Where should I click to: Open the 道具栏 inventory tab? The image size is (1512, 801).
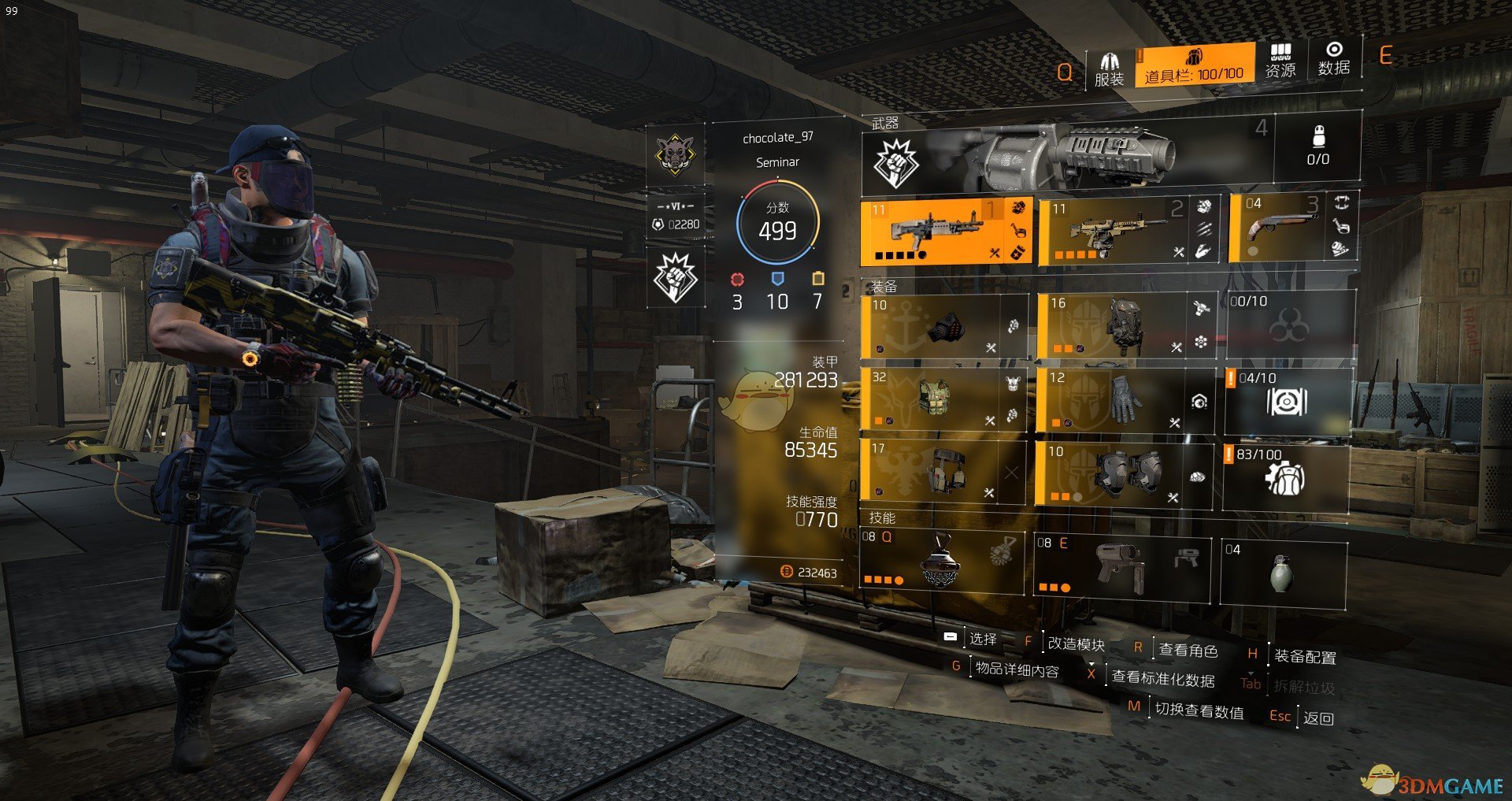coord(1194,65)
